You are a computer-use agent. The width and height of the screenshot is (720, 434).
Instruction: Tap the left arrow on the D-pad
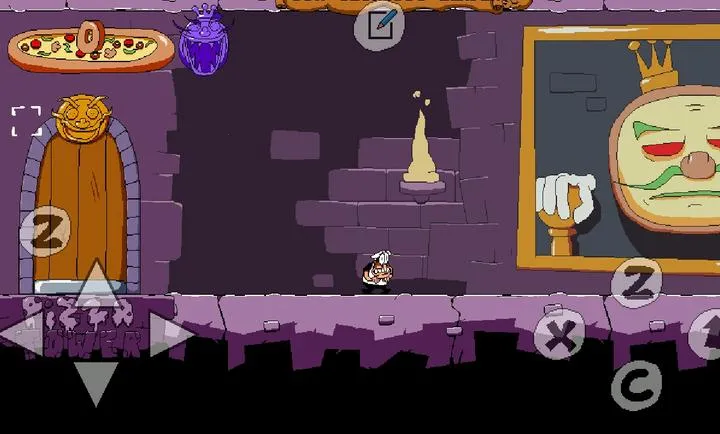tap(24, 335)
